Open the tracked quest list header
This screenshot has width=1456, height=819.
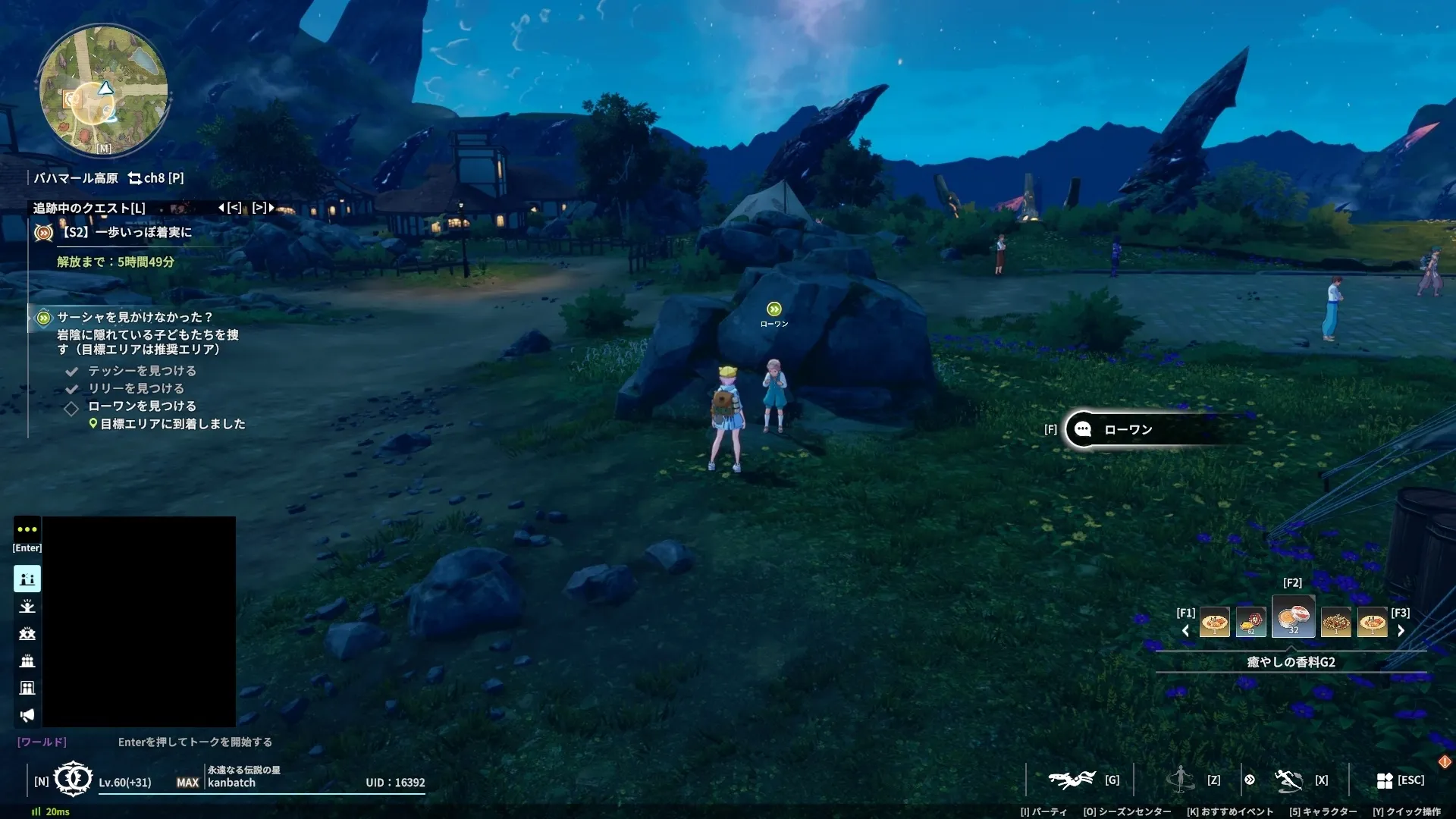pos(89,208)
